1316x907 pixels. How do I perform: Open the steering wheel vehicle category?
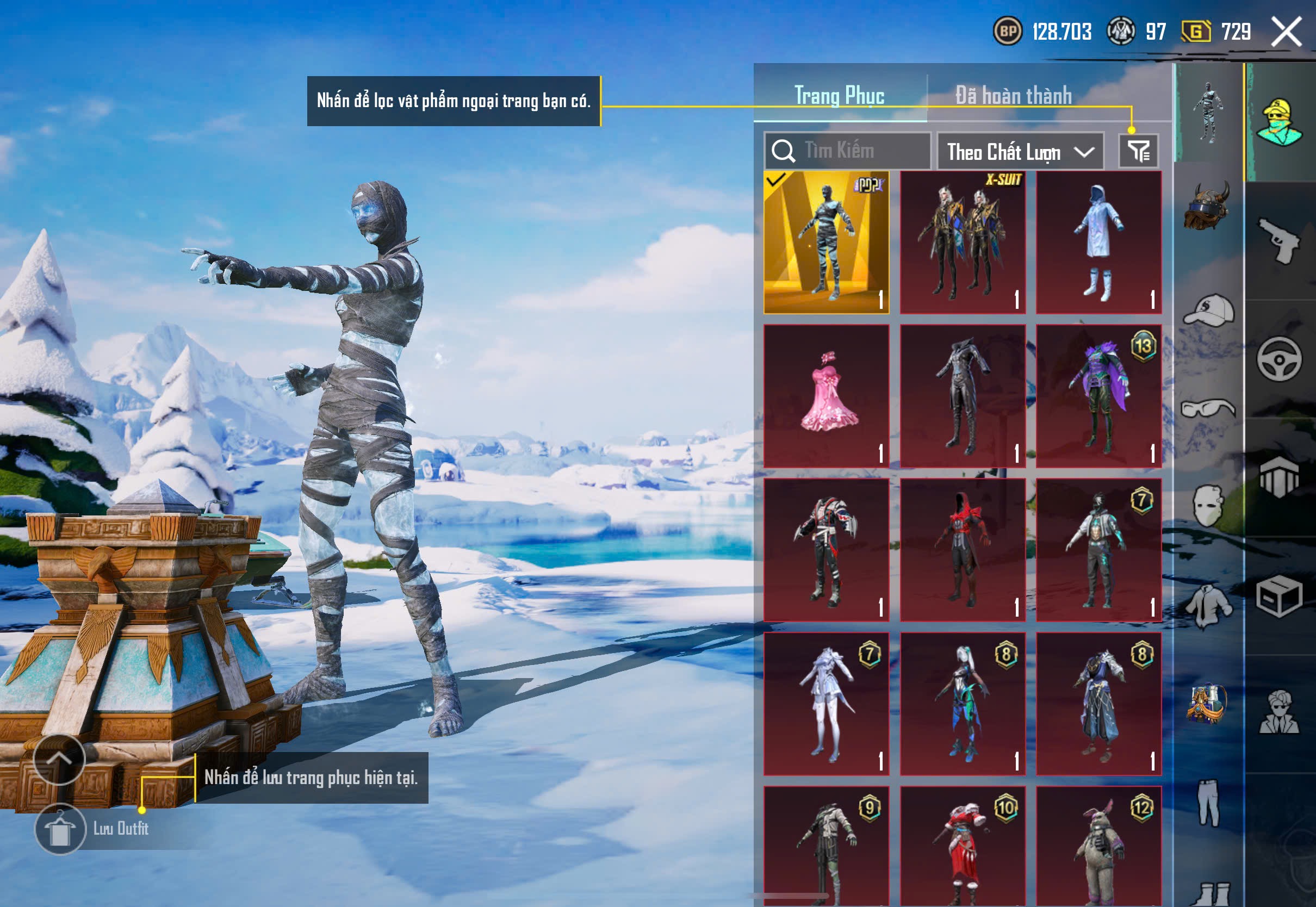coord(1279,359)
